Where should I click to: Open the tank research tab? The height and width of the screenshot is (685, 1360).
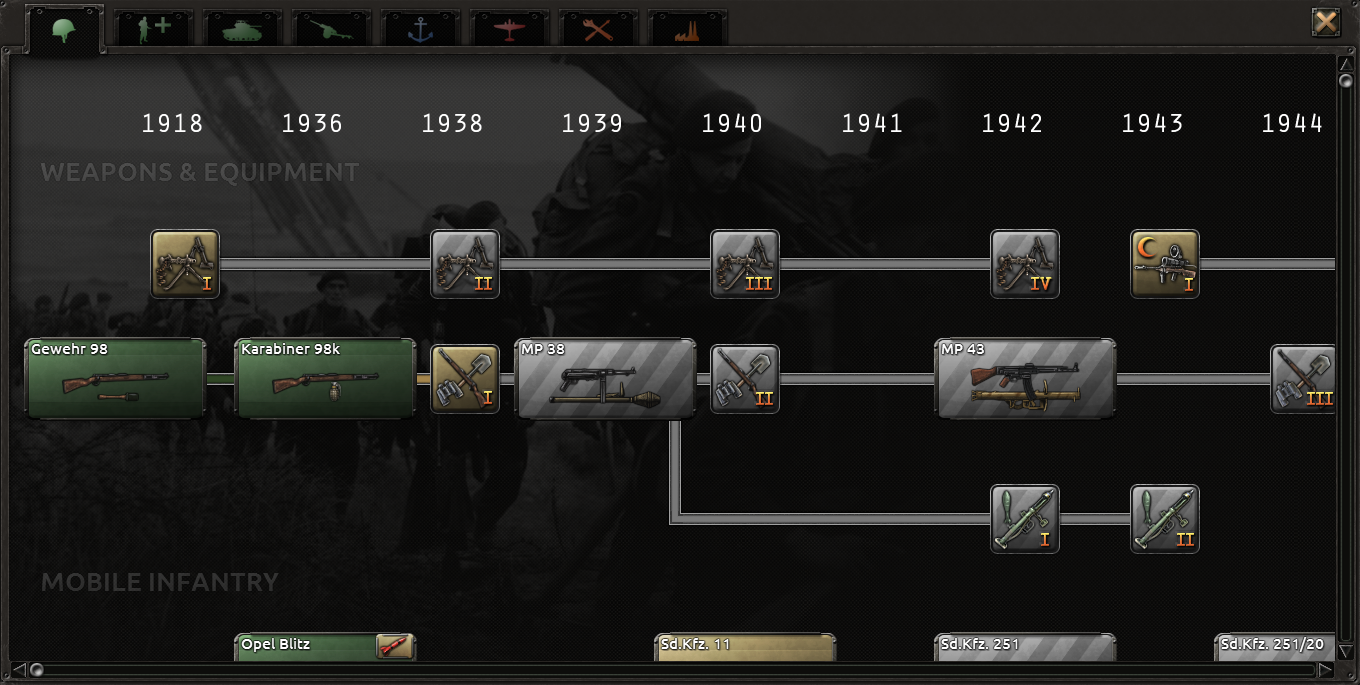pyautogui.click(x=243, y=28)
